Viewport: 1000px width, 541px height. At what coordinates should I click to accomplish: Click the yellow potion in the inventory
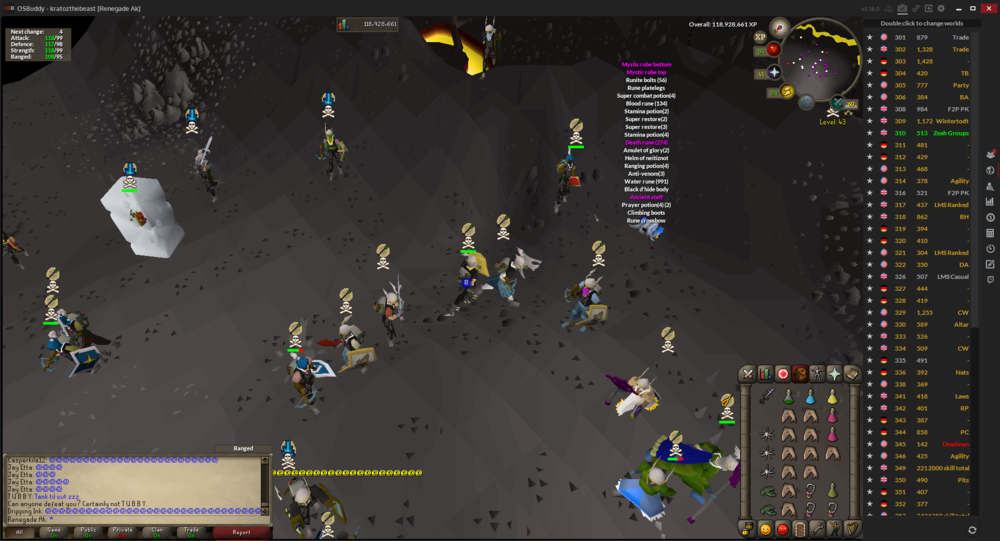(x=832, y=397)
